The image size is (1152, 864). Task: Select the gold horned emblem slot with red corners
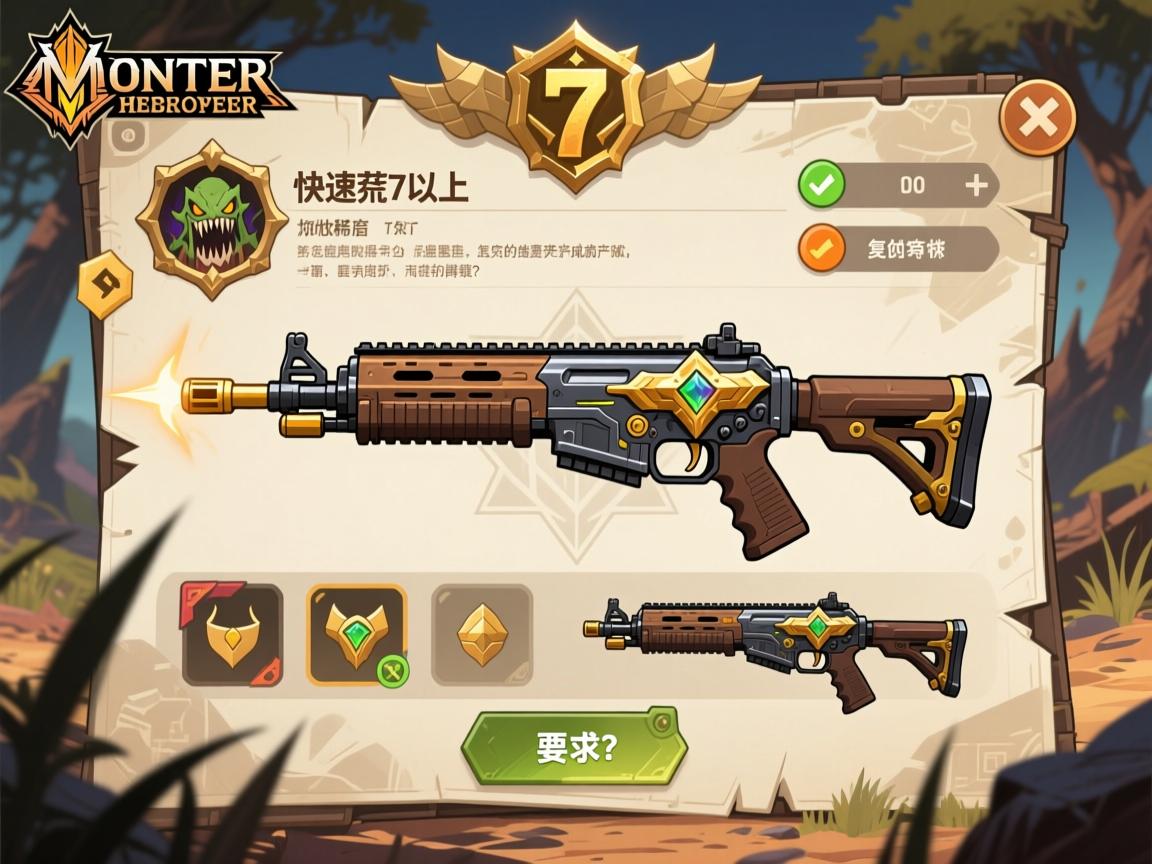231,635
